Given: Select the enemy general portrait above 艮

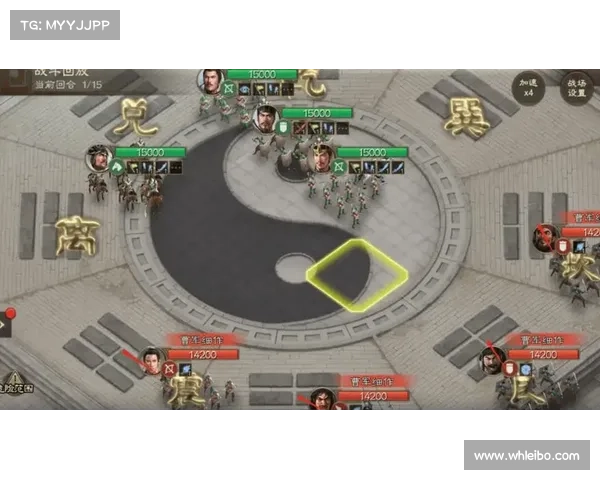Looking at the screenshot, I should (x=492, y=358).
